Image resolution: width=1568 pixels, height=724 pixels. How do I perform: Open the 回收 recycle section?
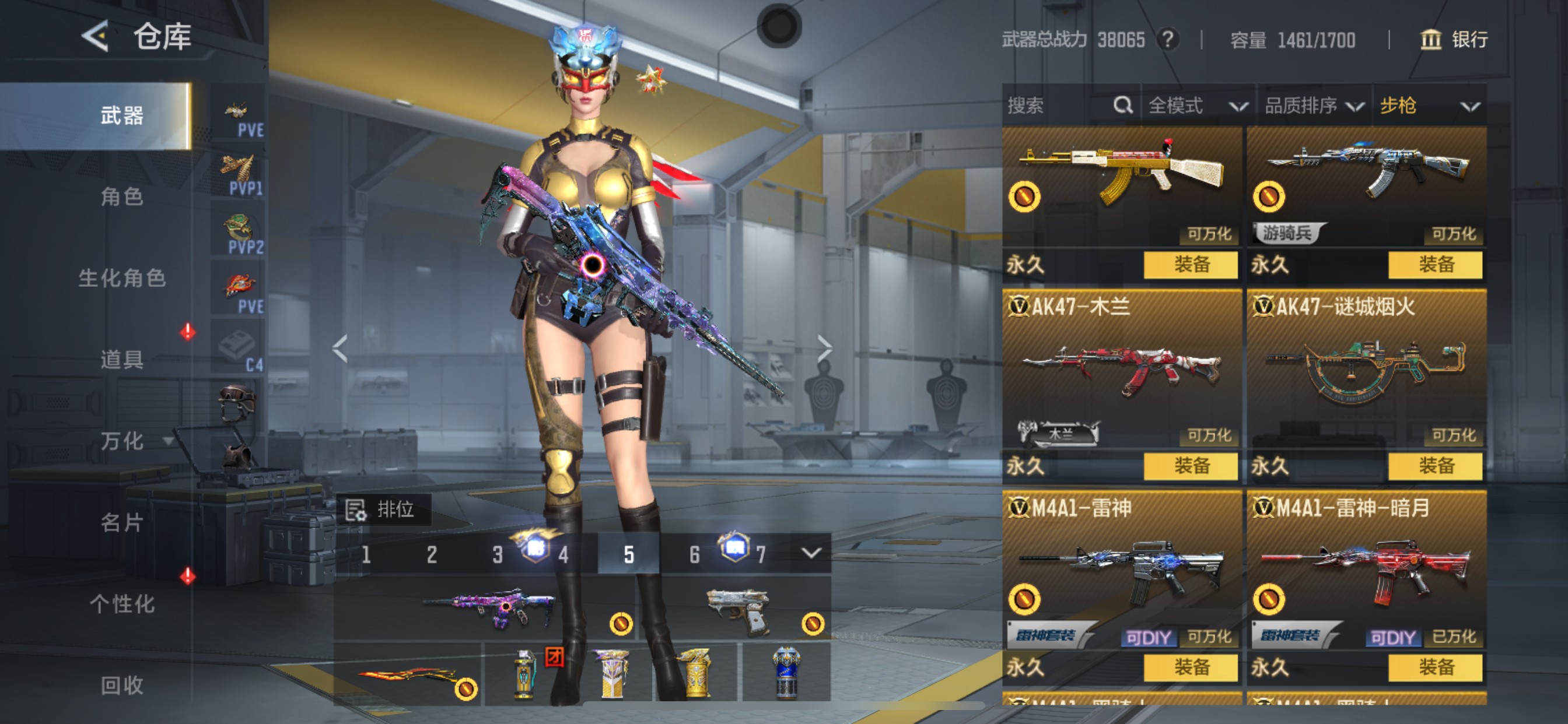[x=122, y=685]
